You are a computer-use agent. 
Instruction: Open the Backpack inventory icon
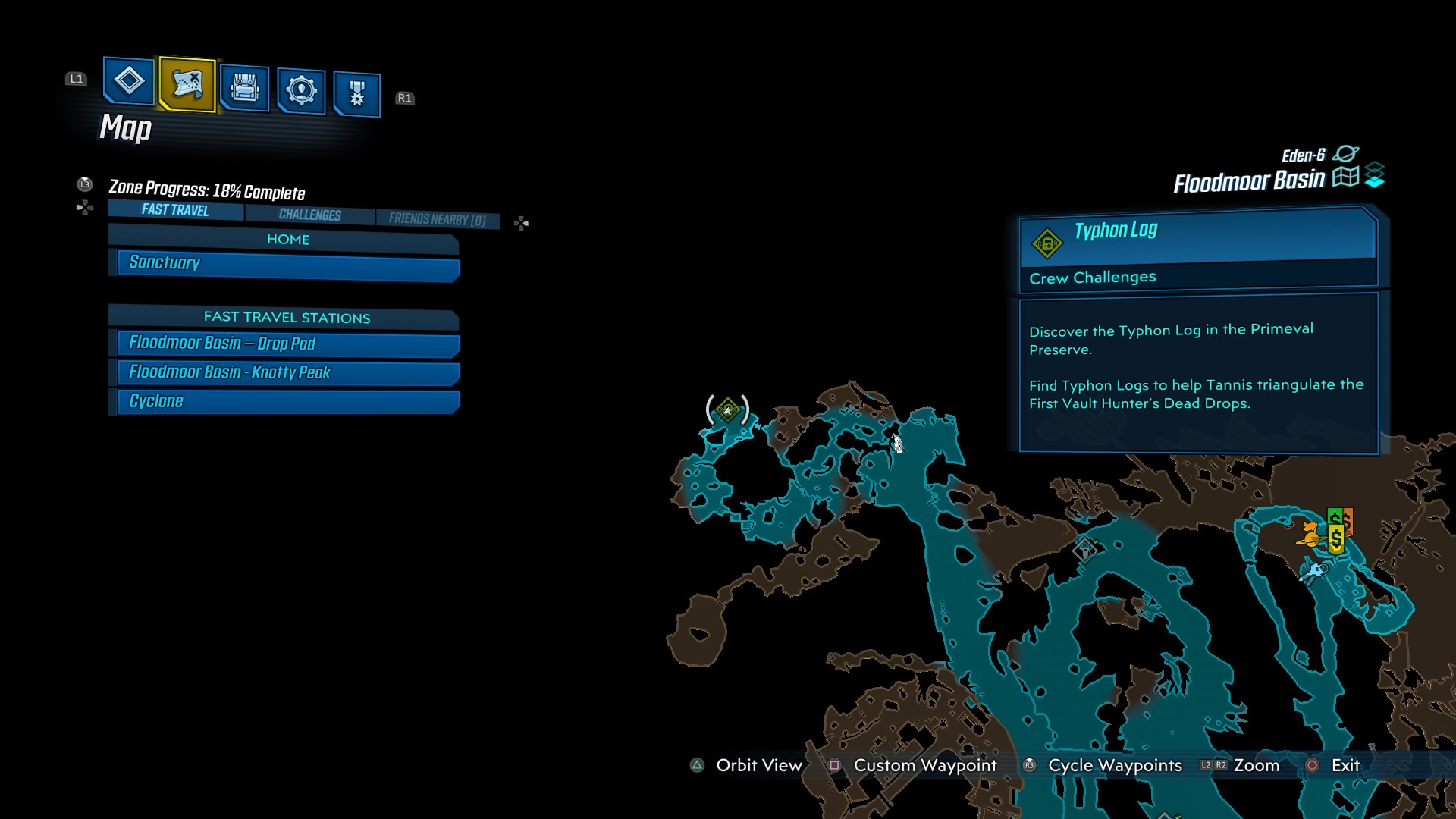click(243, 89)
